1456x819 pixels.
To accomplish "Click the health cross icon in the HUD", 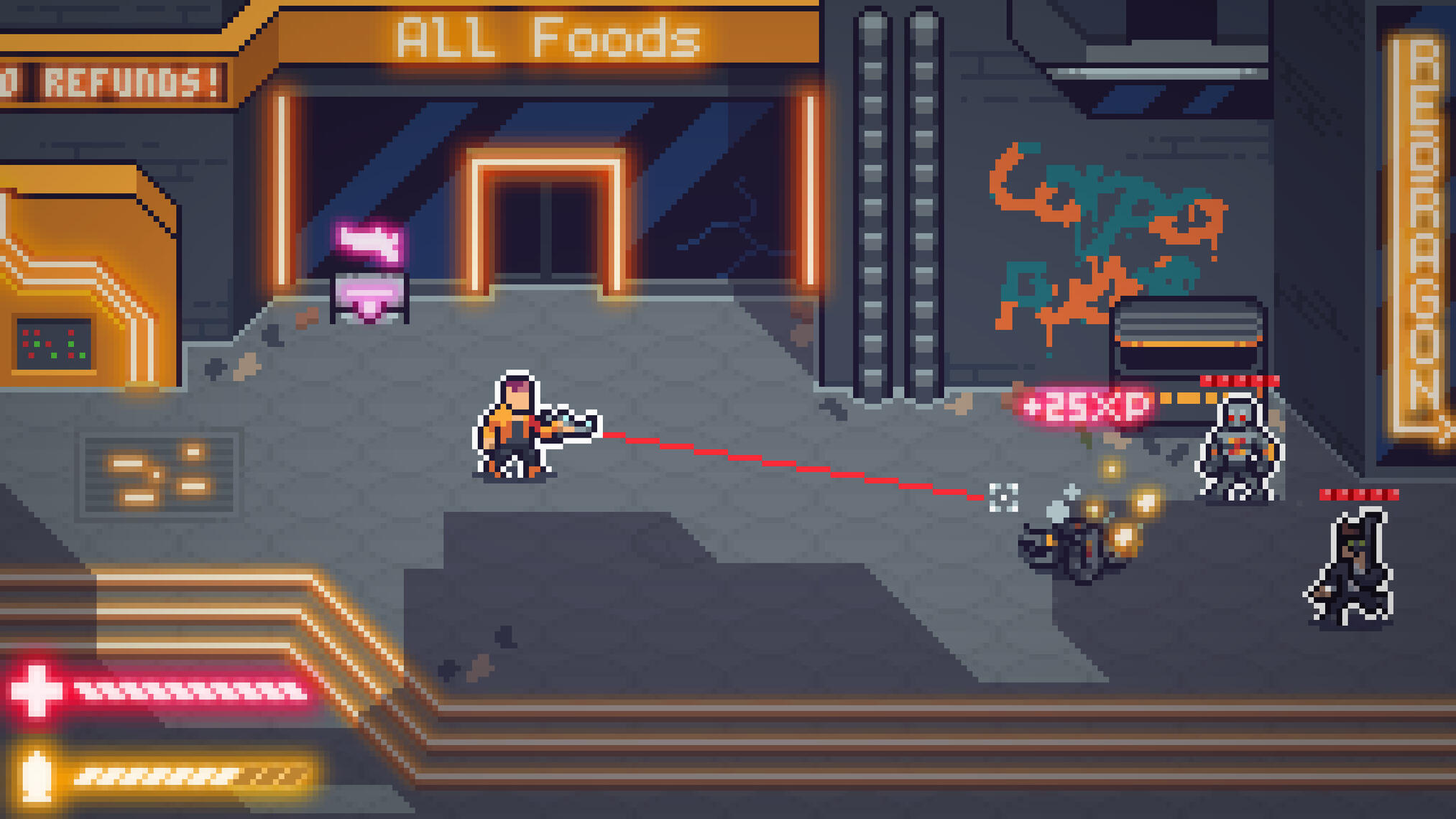I will [x=34, y=693].
